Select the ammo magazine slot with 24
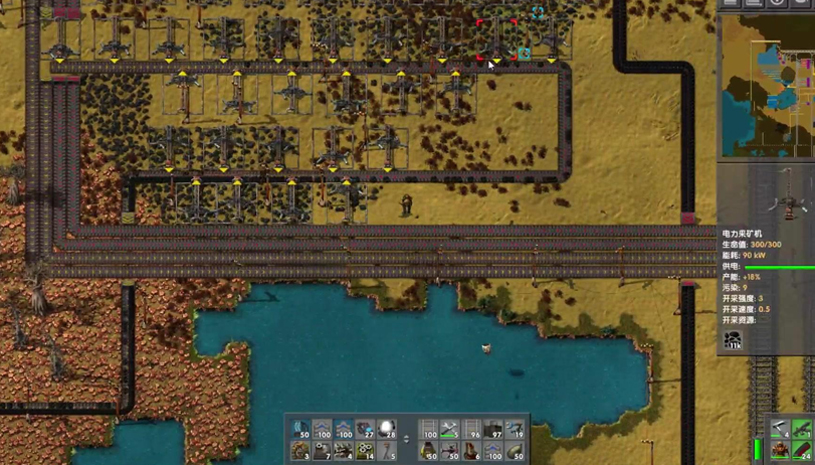The height and width of the screenshot is (465, 815). tap(801, 451)
